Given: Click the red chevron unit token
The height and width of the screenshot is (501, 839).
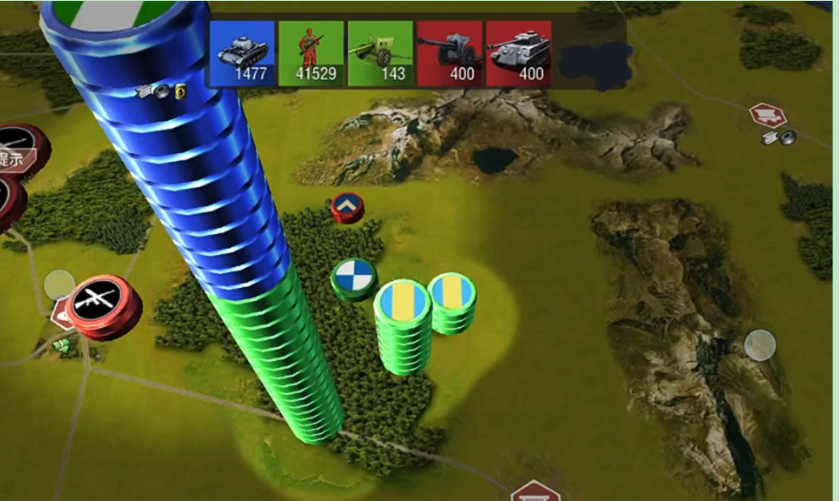Looking at the screenshot, I should [347, 207].
